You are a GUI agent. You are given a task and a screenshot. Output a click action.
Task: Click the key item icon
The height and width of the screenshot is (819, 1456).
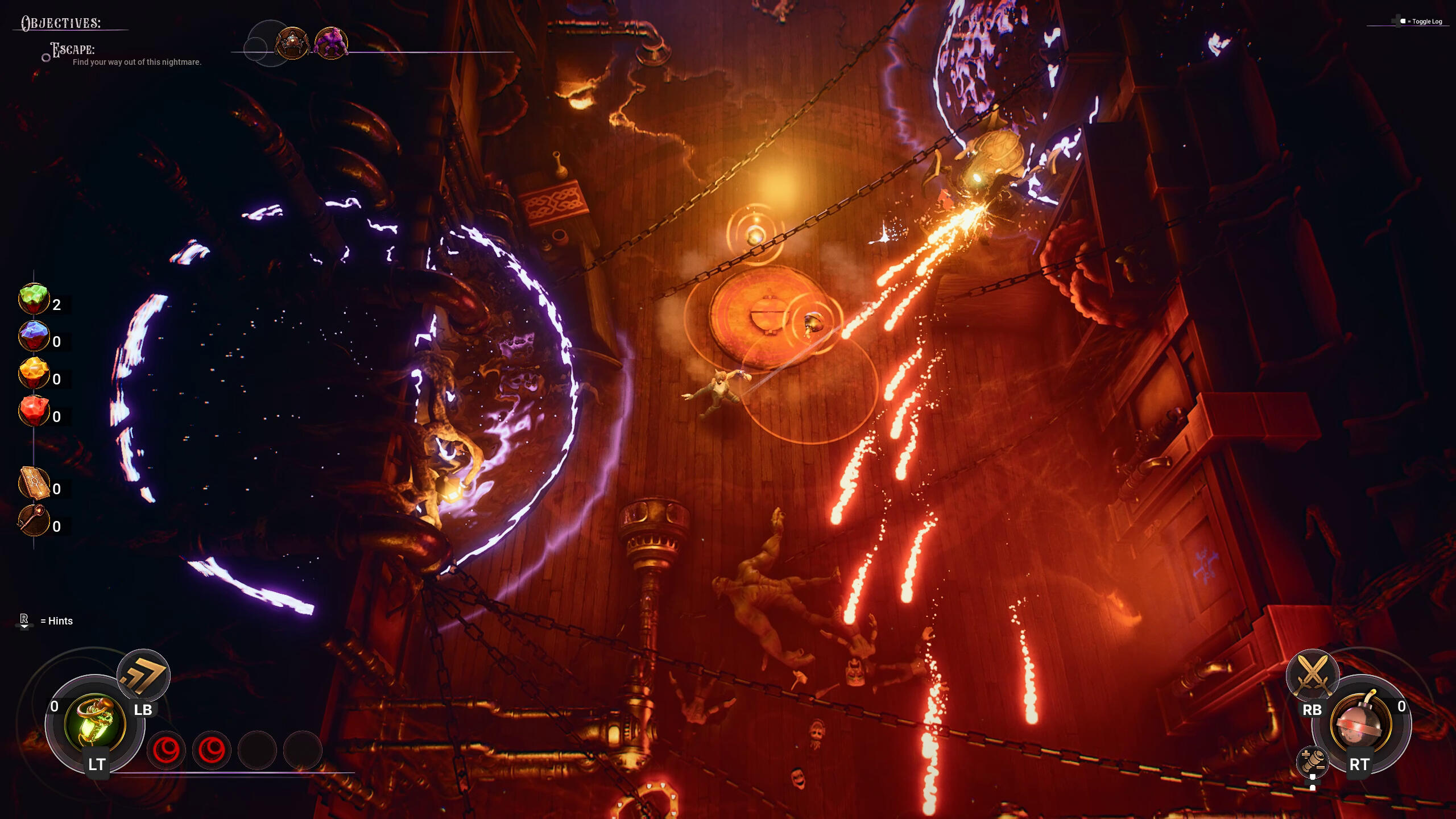tap(34, 521)
